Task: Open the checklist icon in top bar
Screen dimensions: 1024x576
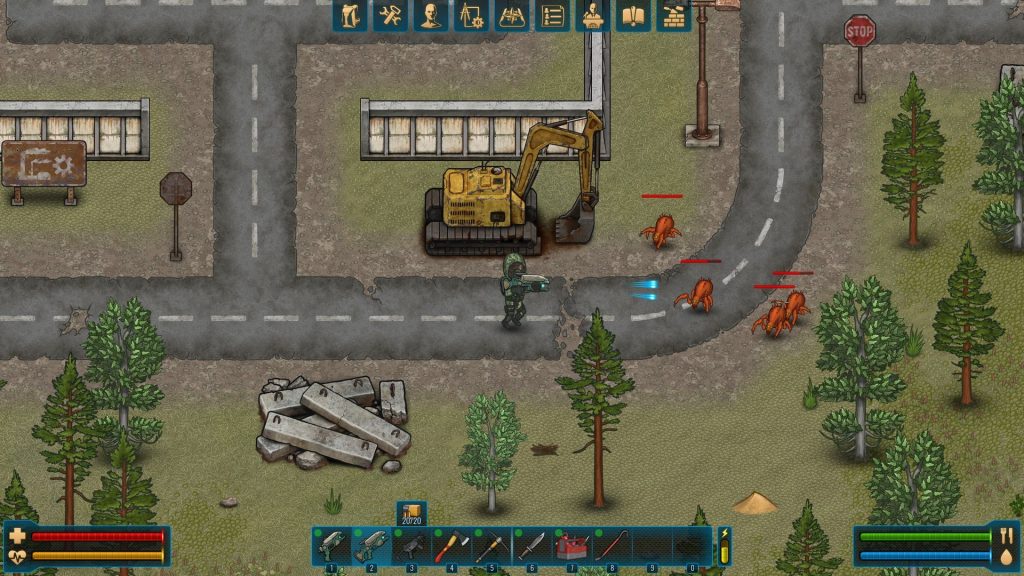Action: (552, 15)
